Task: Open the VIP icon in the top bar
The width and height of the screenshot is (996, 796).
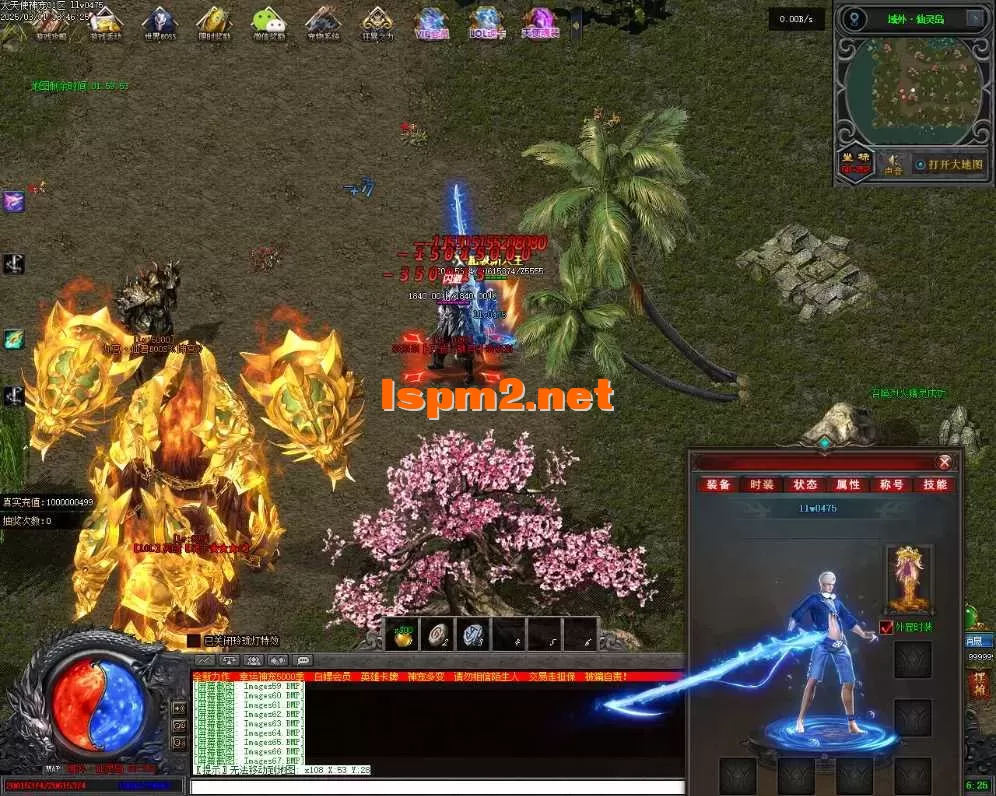Action: tap(431, 22)
